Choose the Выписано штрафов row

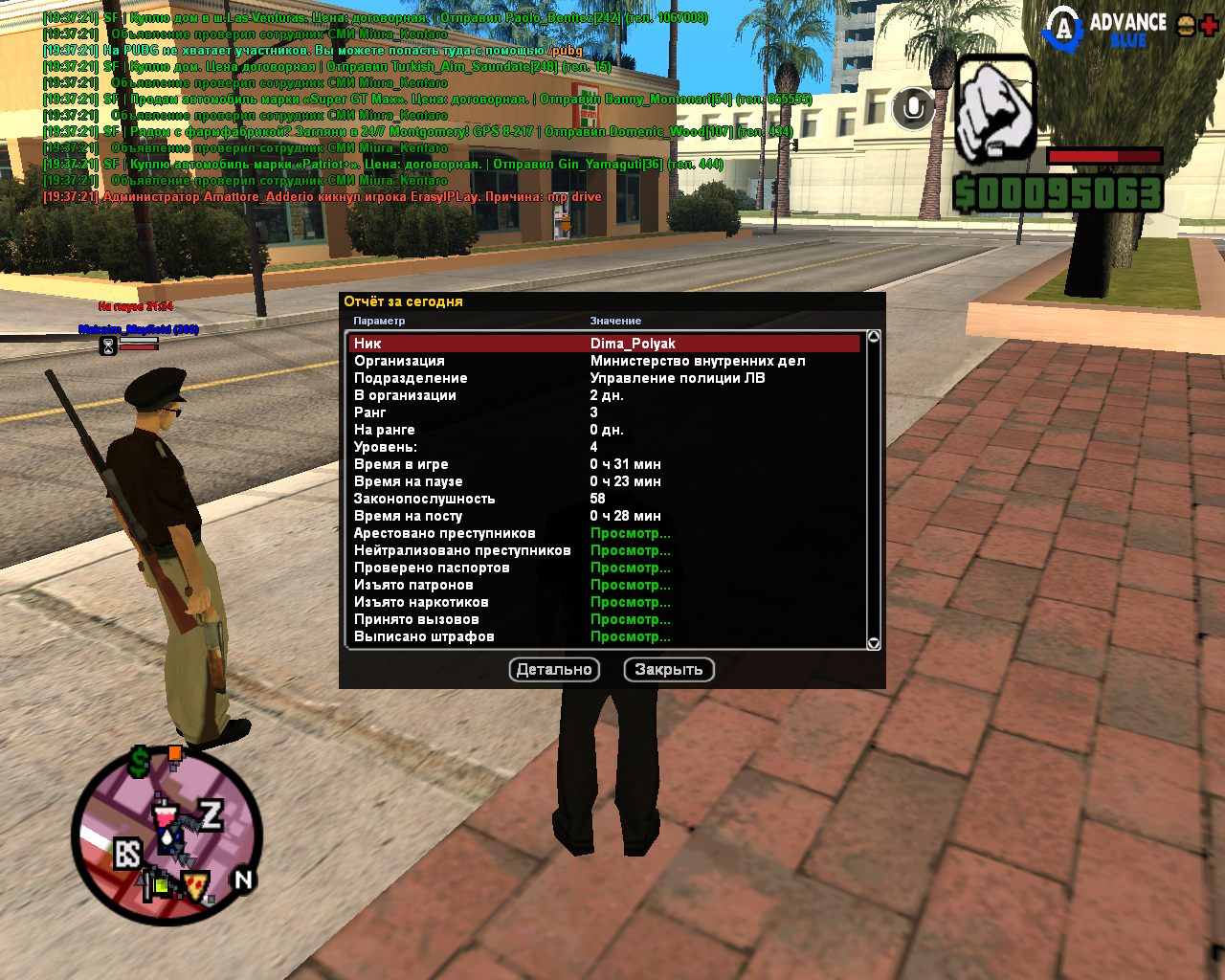630,636
